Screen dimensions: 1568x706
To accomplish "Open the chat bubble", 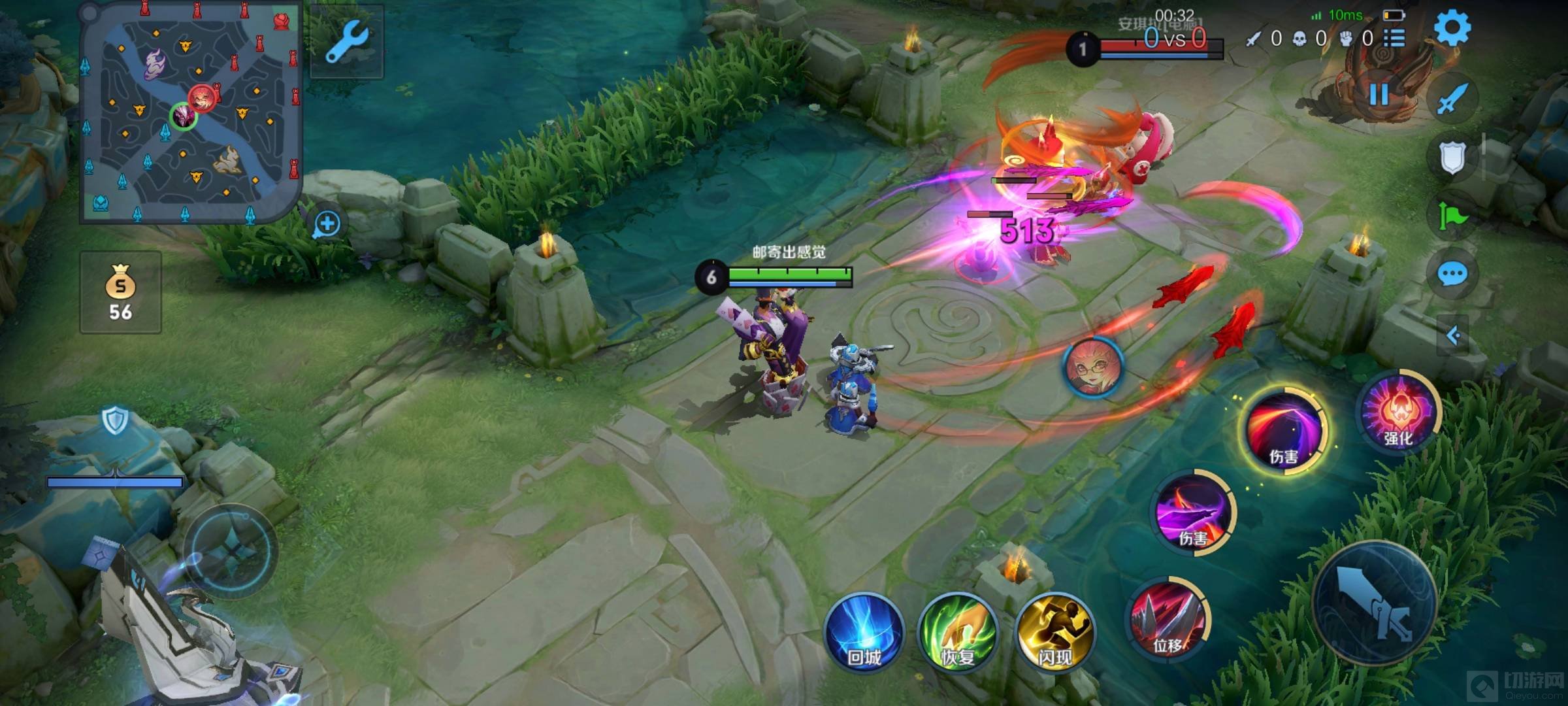I will 1452,274.
